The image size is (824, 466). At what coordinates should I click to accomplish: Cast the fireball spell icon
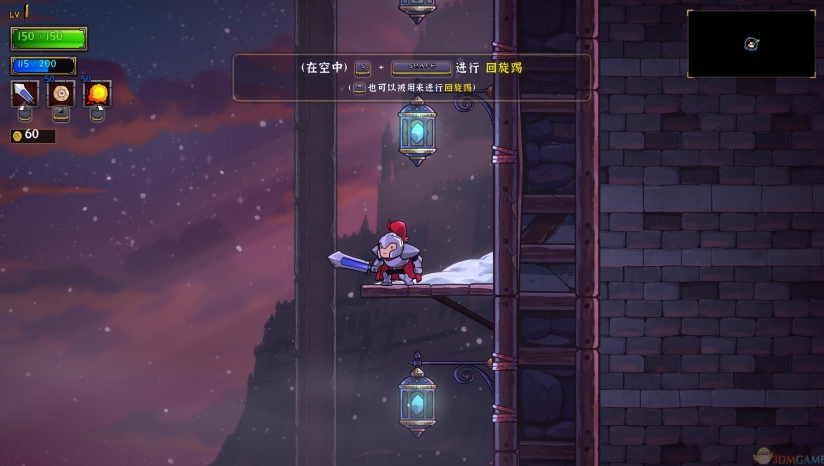point(97,94)
